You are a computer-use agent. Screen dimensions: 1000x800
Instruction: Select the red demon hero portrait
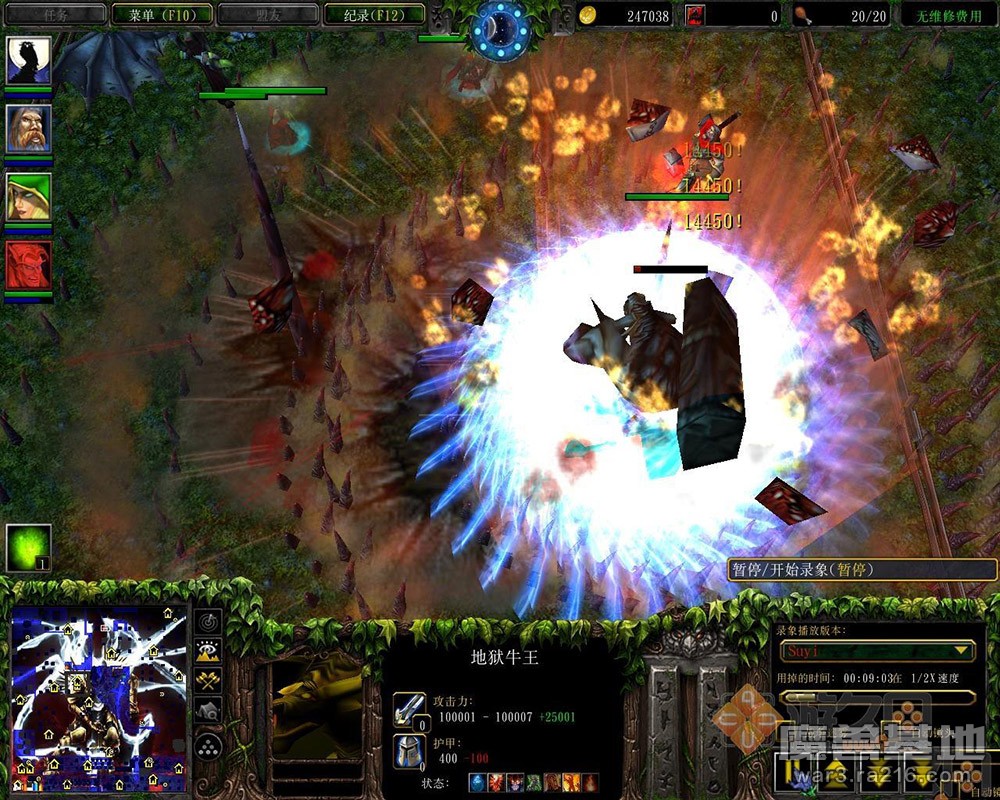click(28, 265)
